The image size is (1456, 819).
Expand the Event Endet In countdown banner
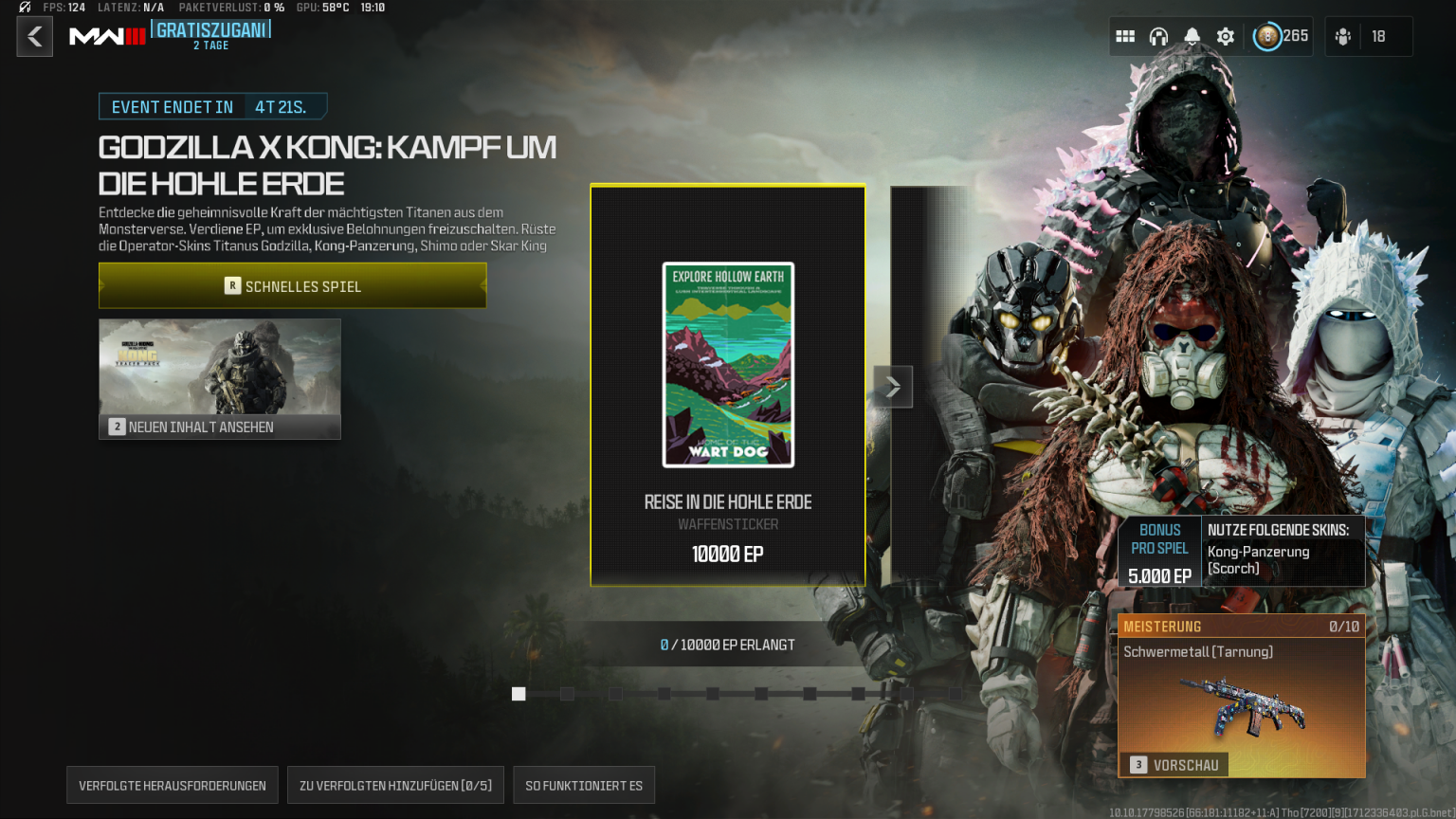(212, 106)
